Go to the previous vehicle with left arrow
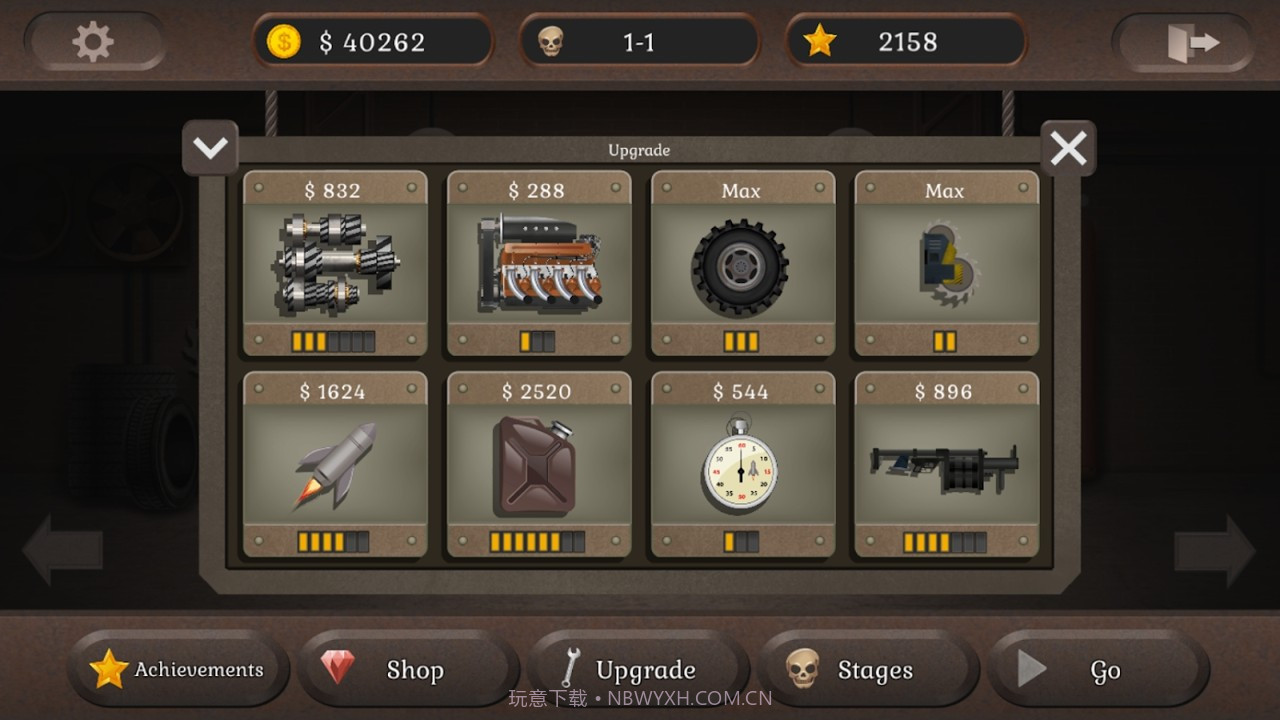 point(63,550)
